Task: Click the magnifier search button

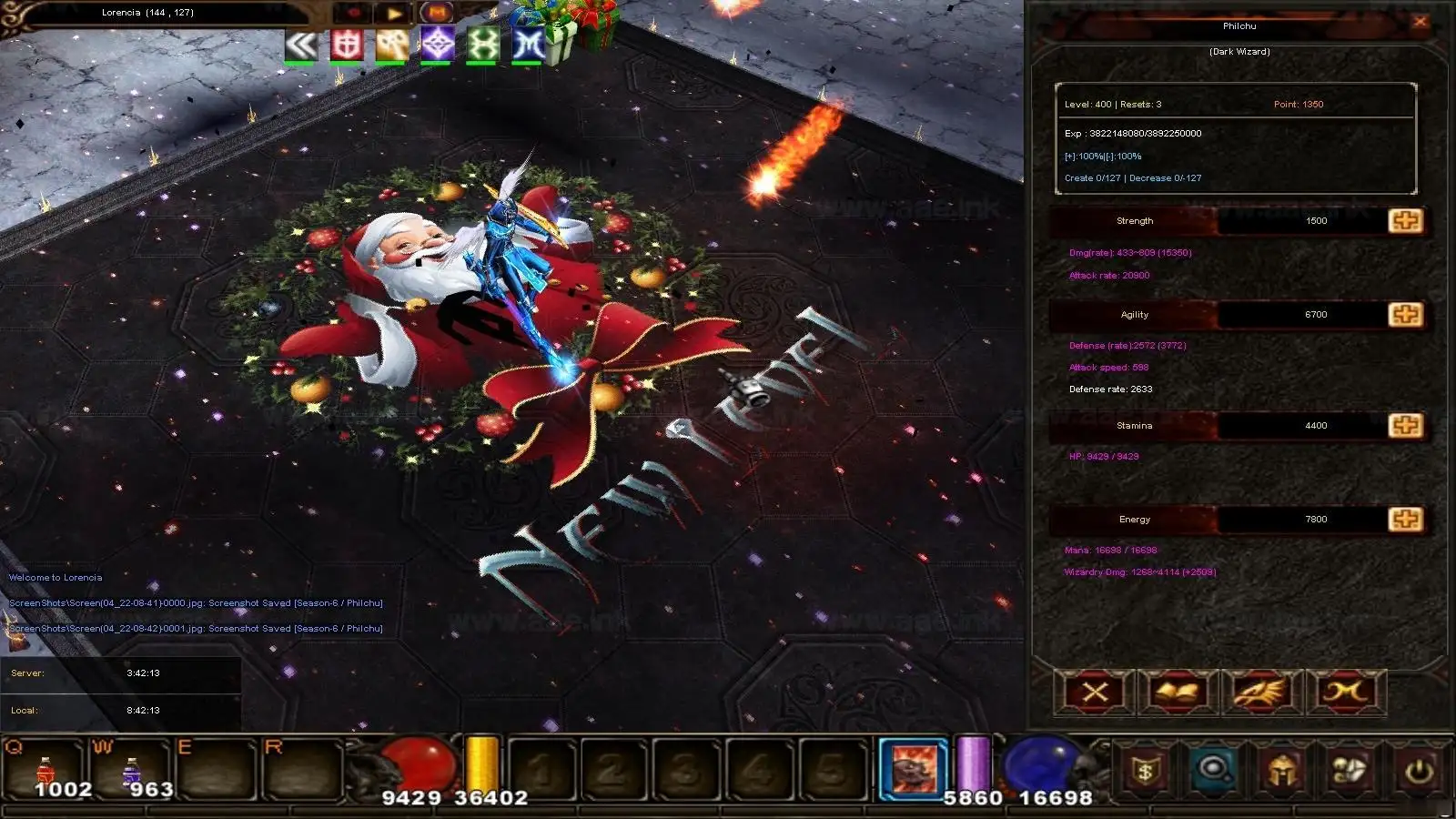Action: pyautogui.click(x=1213, y=771)
